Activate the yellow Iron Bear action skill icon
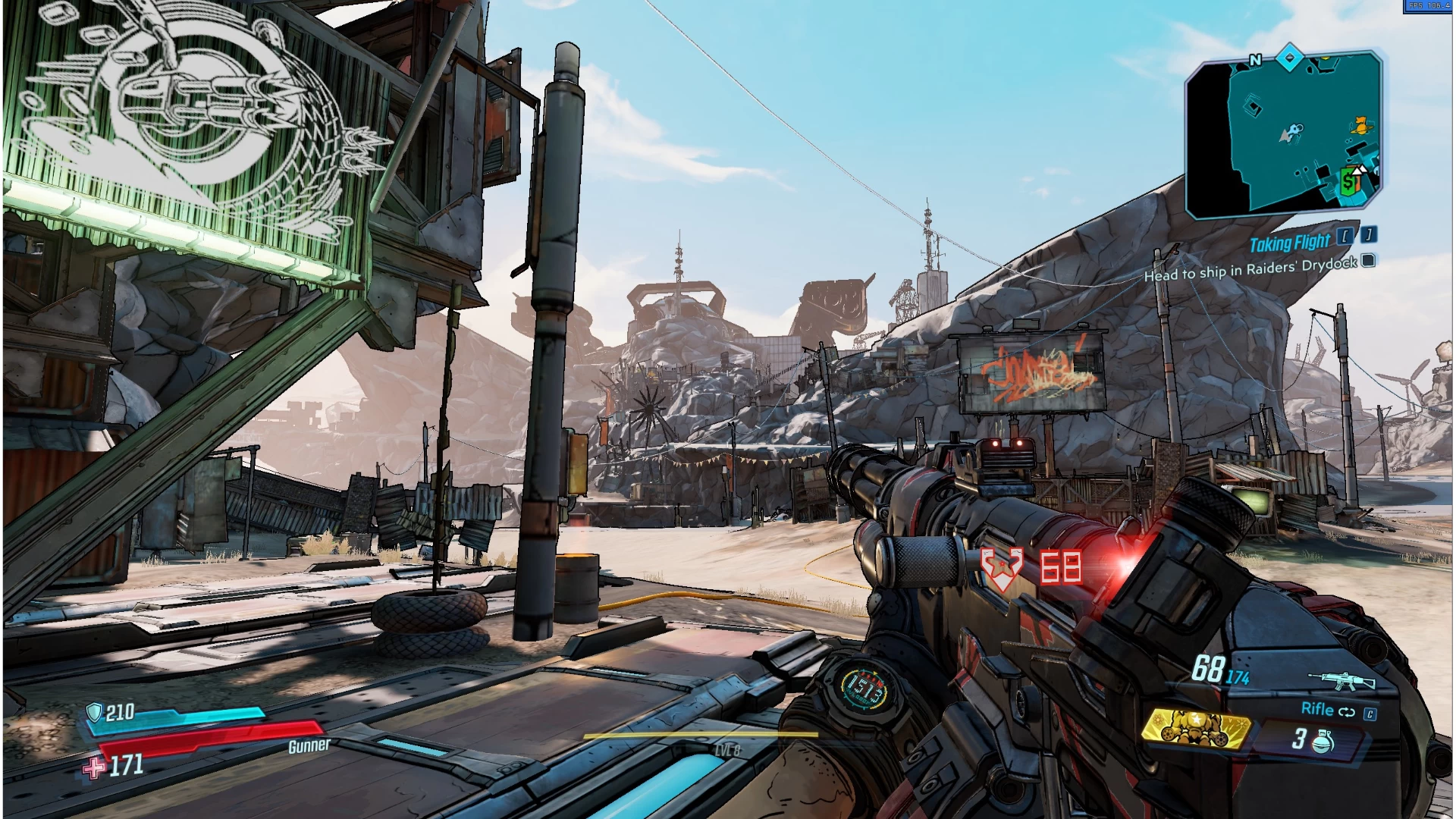Image resolution: width=1456 pixels, height=819 pixels. click(x=1194, y=728)
